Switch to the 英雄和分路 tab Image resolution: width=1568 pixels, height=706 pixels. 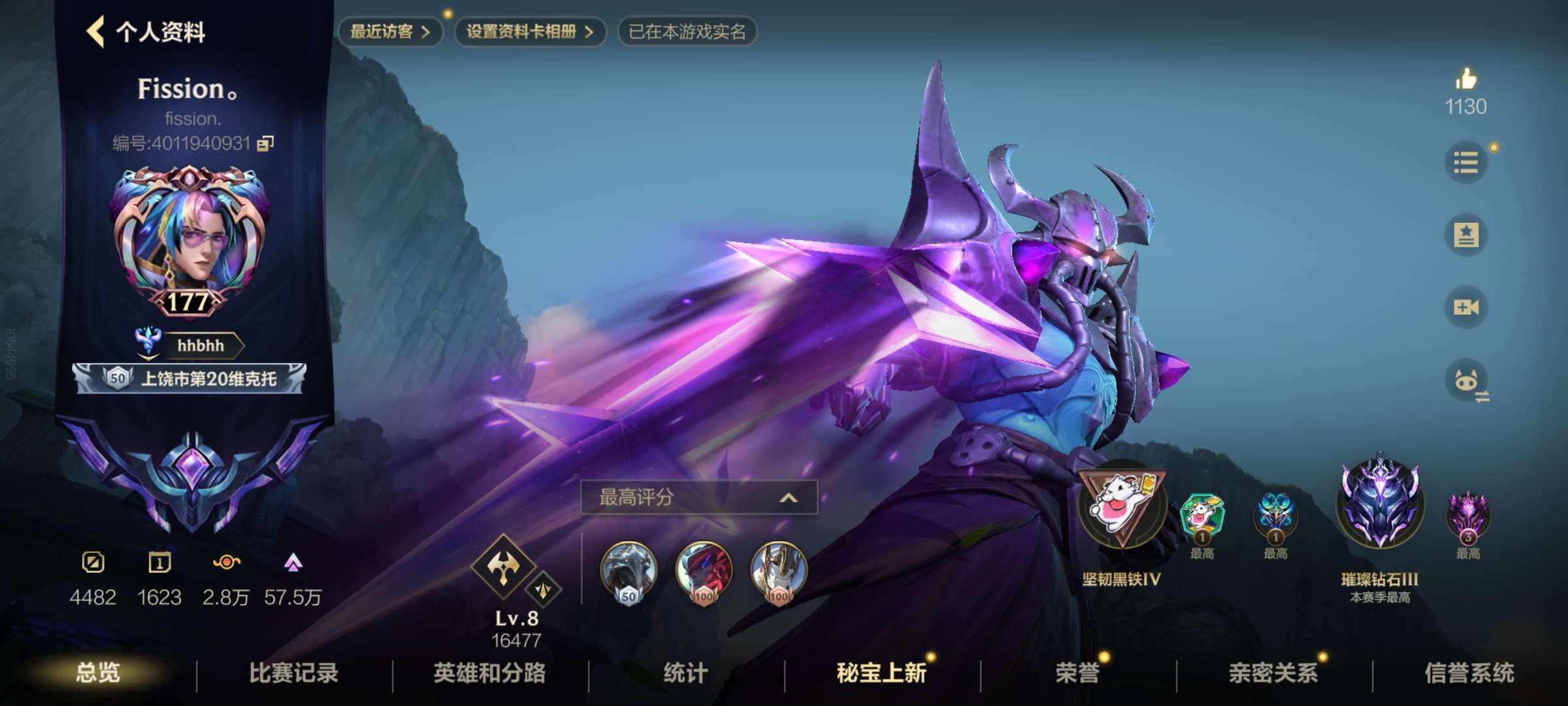point(489,673)
